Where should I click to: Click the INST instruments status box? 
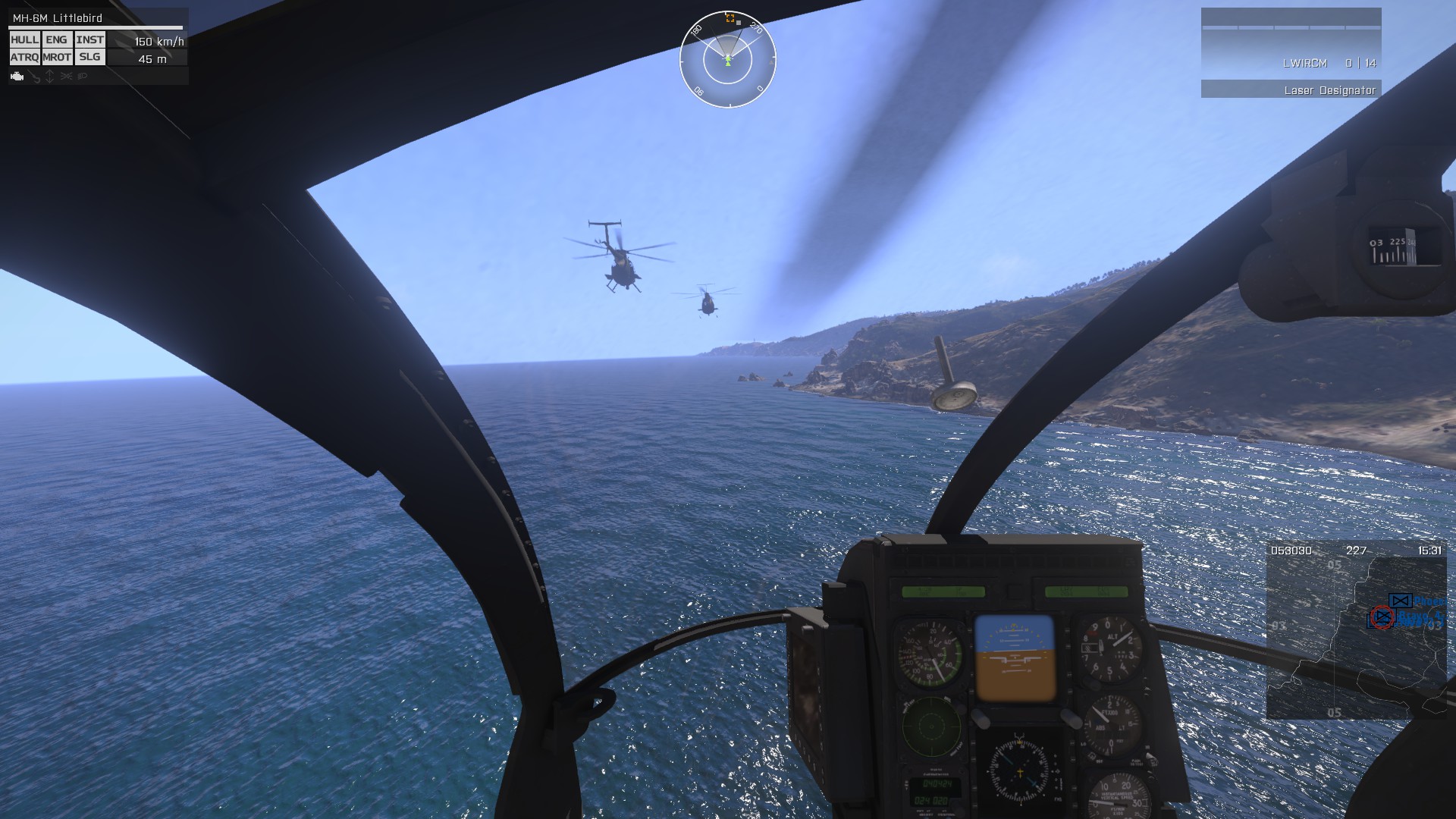pos(89,40)
